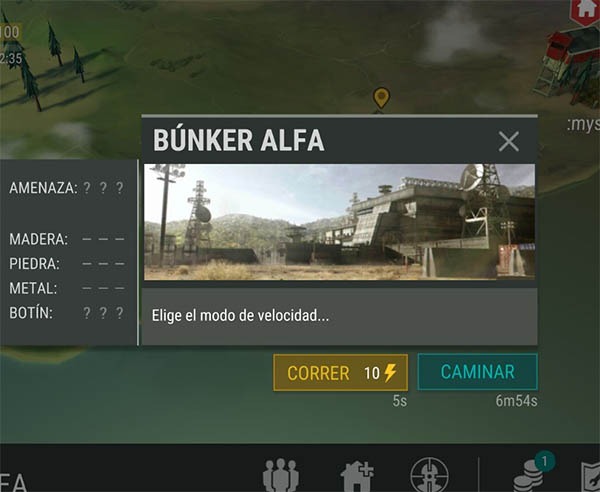600x492 pixels.
Task: Open the coin stack icon with notification
Action: coord(527,474)
